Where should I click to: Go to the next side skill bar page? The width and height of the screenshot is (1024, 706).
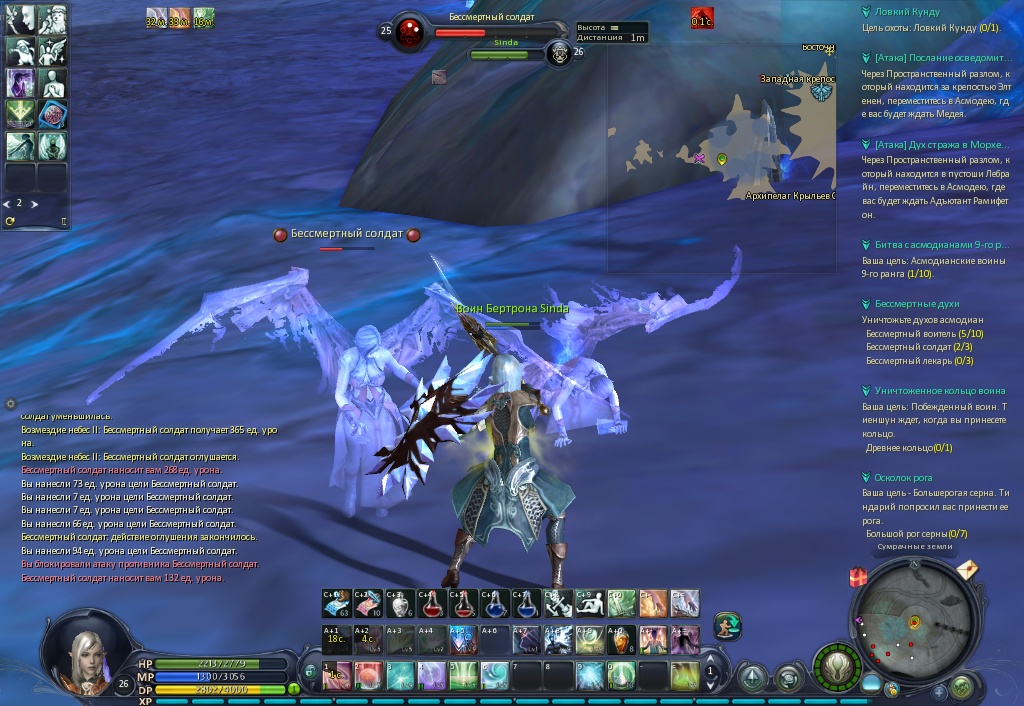click(x=33, y=203)
